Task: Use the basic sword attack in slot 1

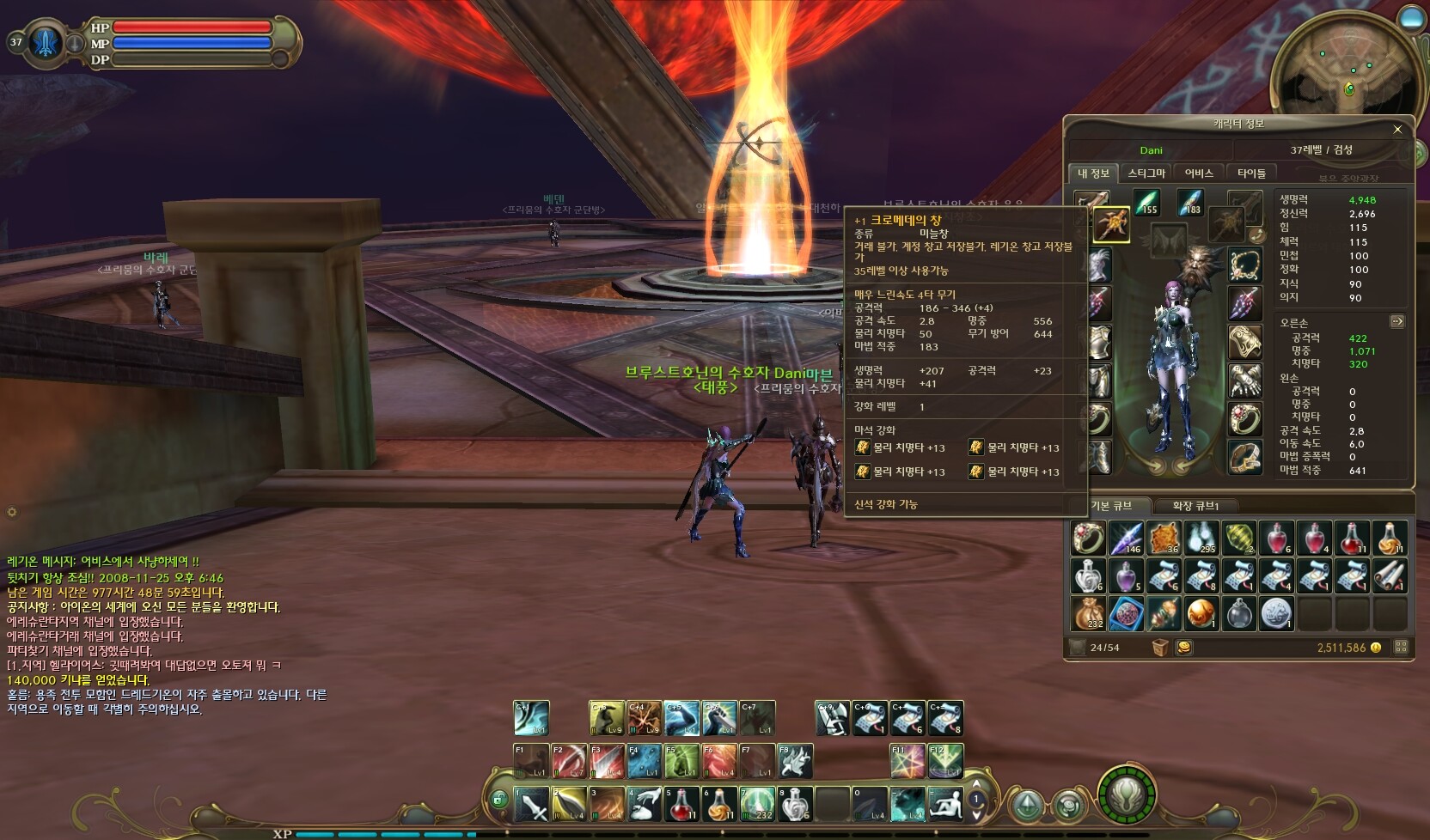Action: 531,805
